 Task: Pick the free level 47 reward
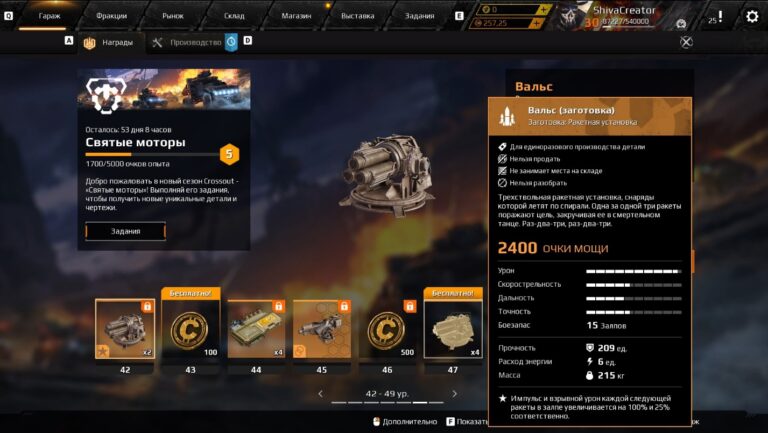452,330
